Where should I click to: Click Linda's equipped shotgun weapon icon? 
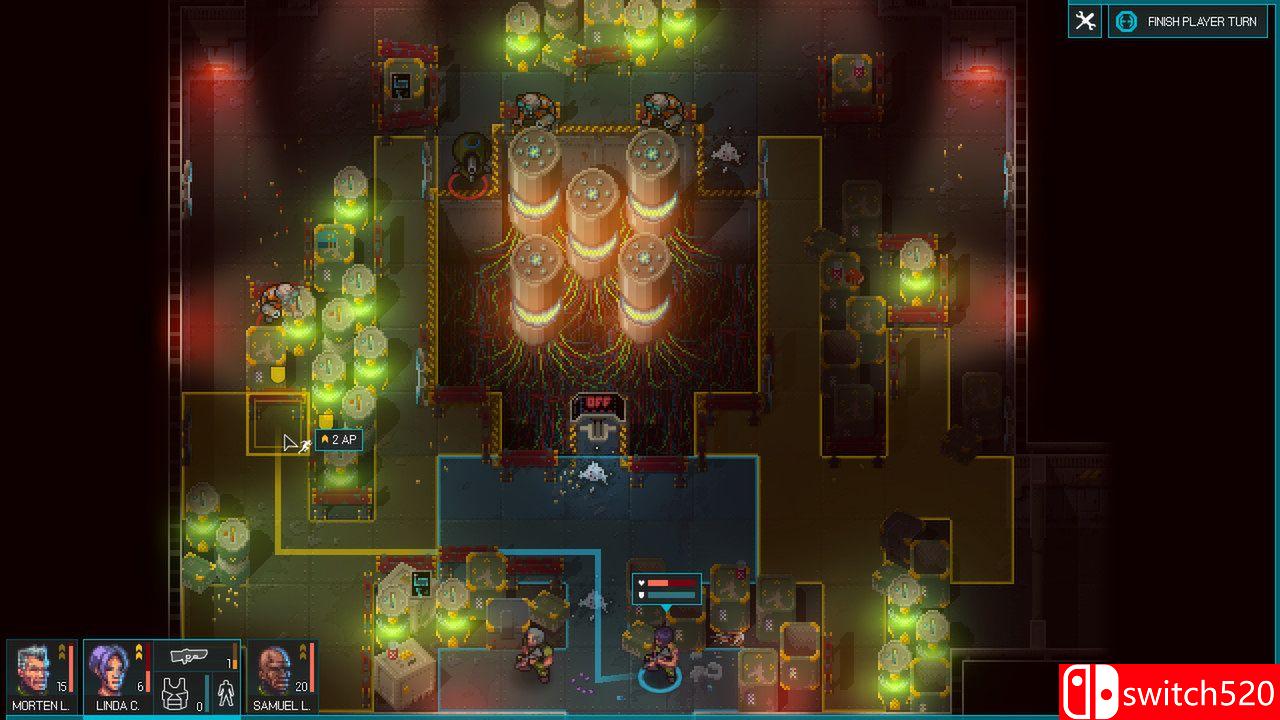click(x=190, y=655)
